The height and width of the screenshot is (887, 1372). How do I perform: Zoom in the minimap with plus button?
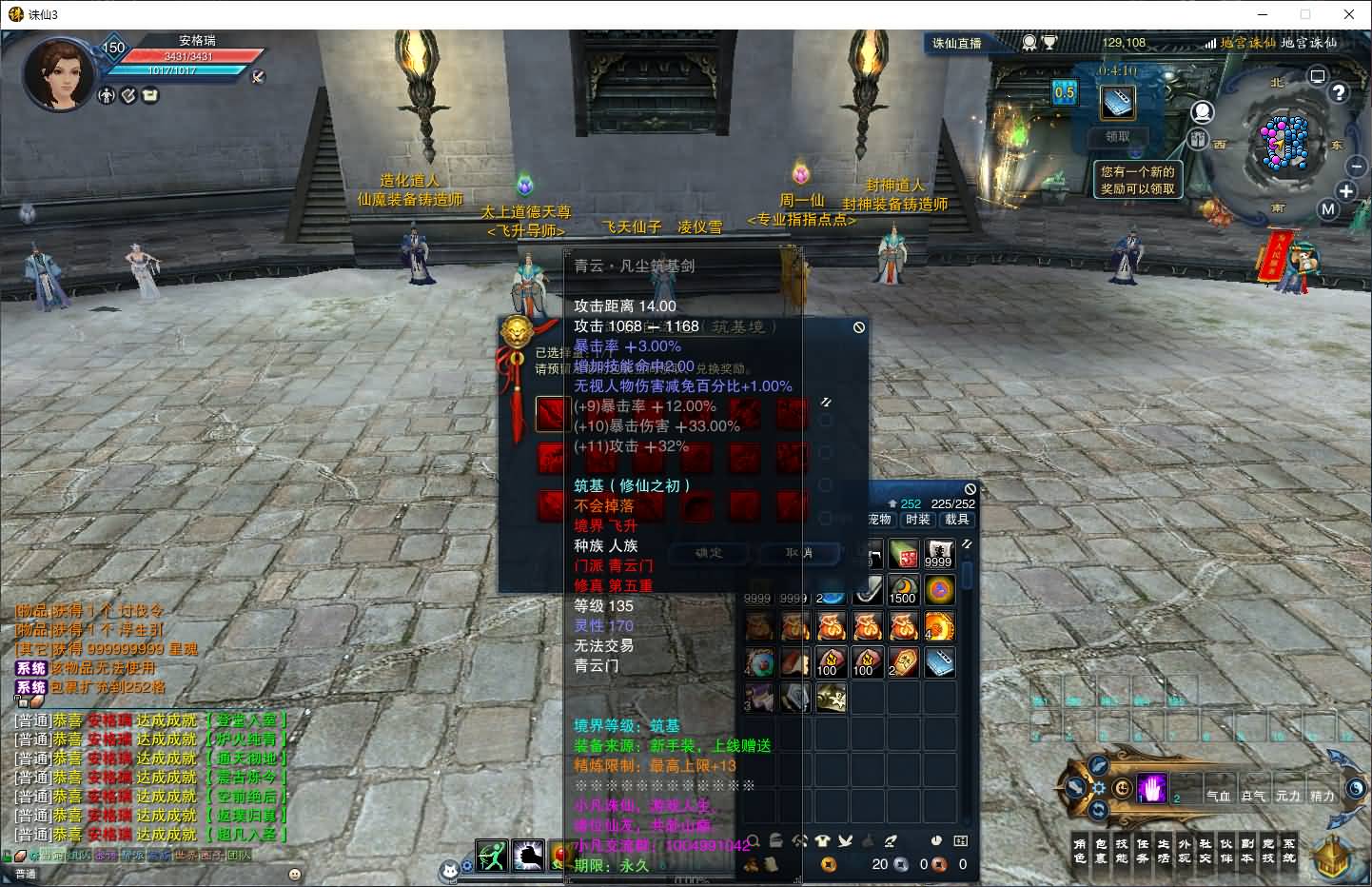1345,191
